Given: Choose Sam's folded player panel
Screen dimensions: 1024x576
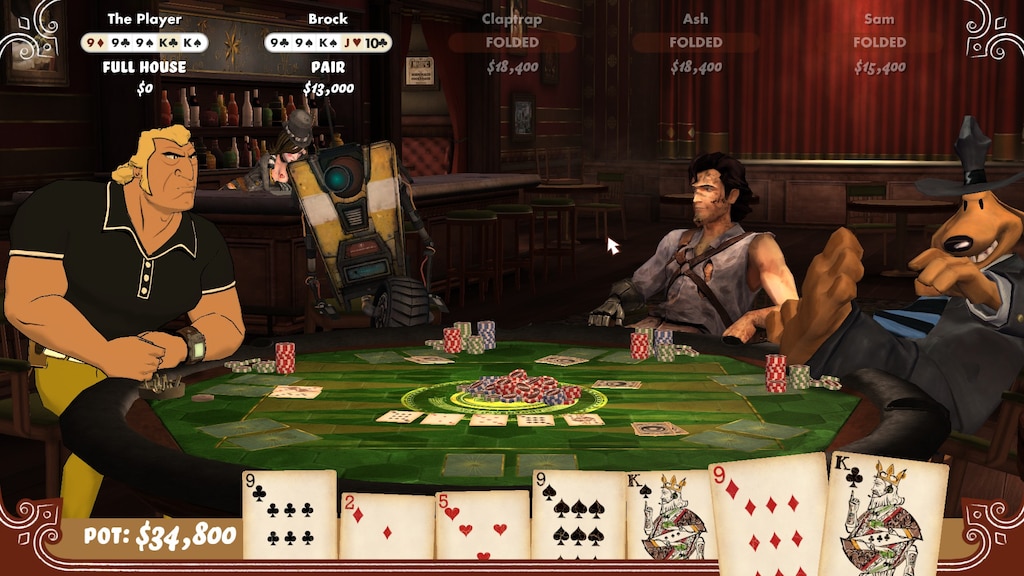Looking at the screenshot, I should 879,44.
